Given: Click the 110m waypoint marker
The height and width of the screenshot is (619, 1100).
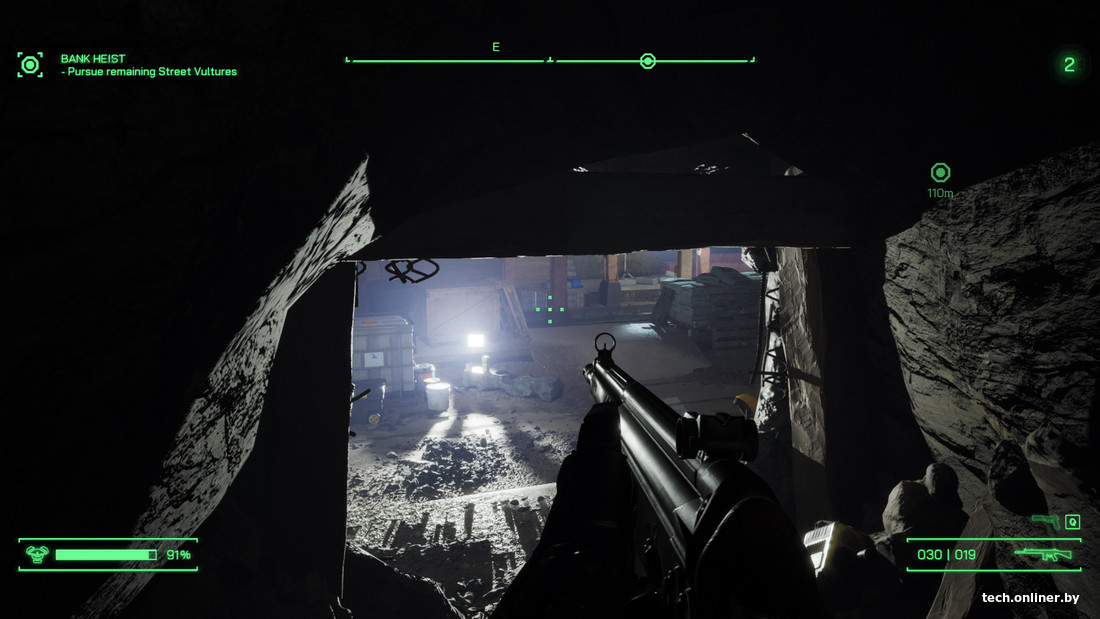Looking at the screenshot, I should pos(940,172).
